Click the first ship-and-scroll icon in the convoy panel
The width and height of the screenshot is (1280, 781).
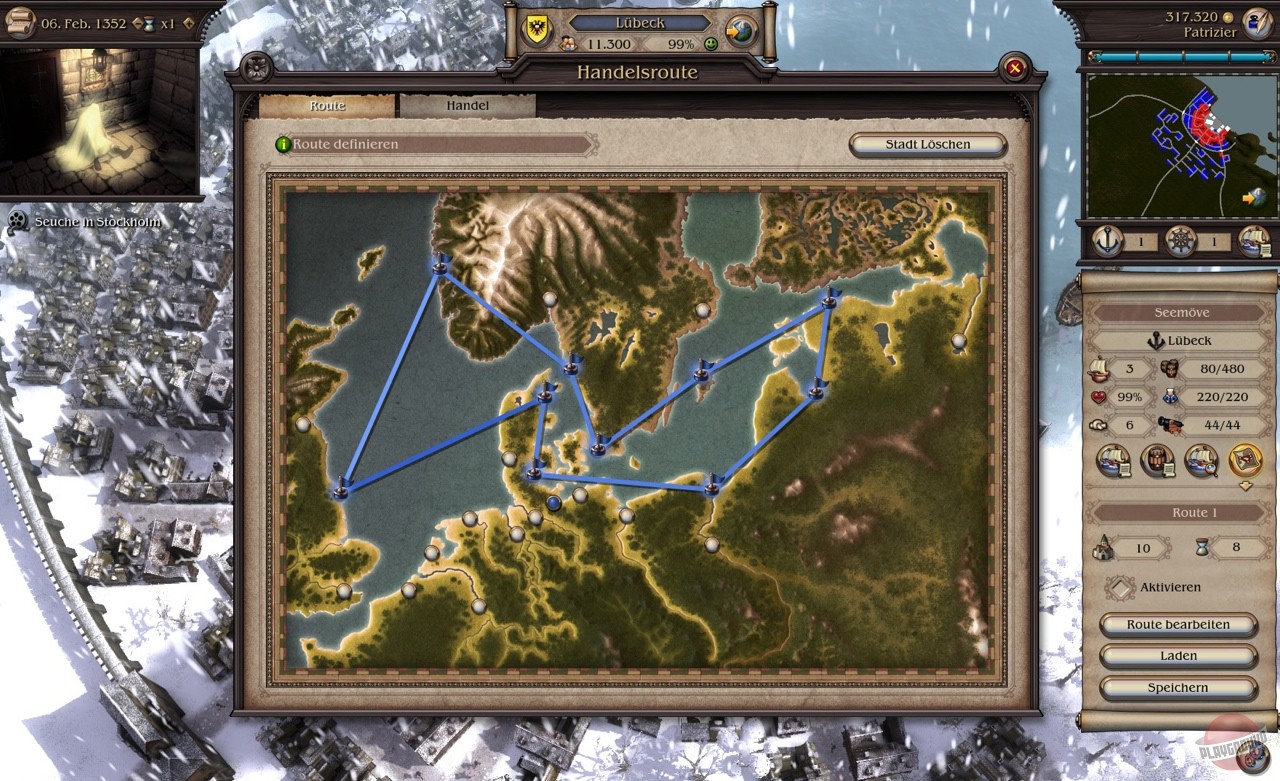click(1113, 461)
